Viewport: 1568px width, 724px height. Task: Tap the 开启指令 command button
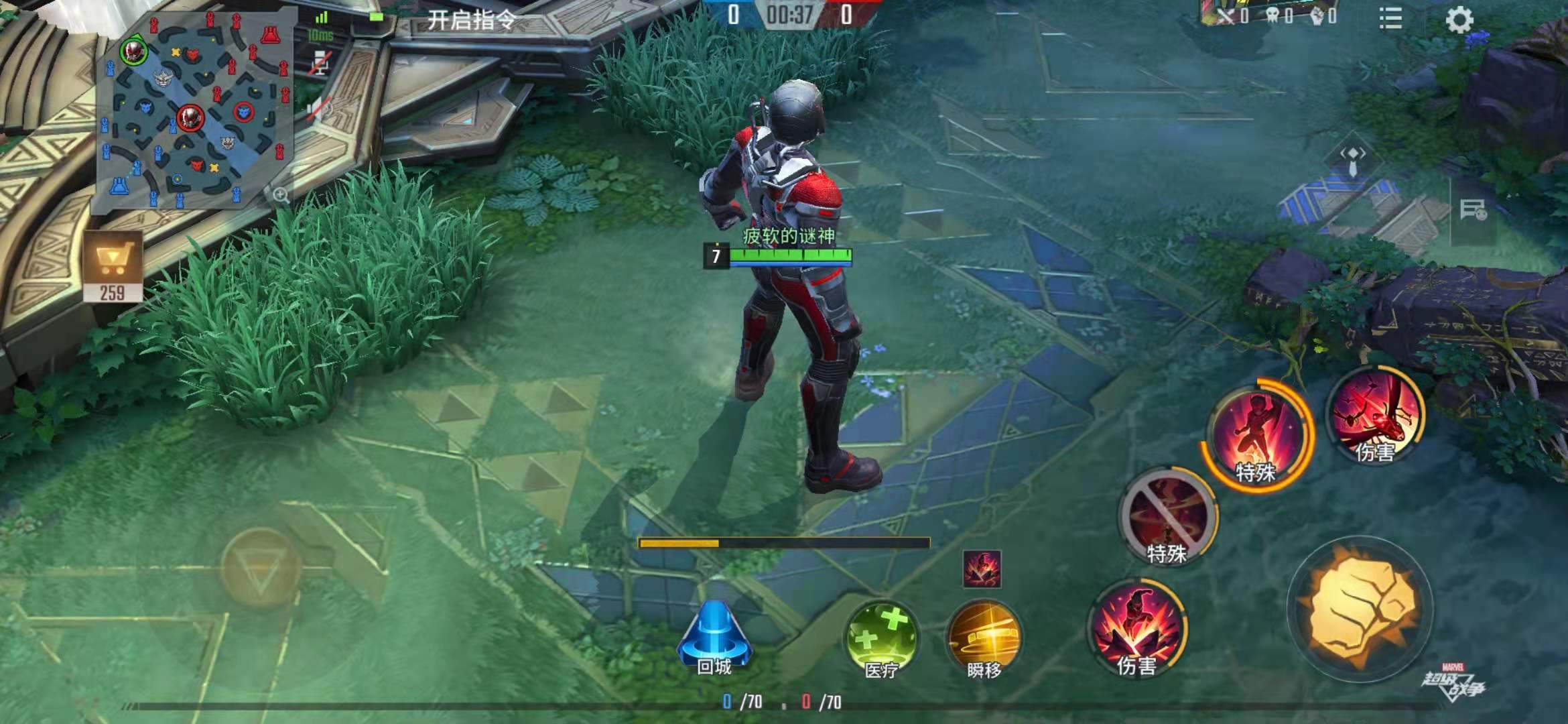(x=472, y=20)
